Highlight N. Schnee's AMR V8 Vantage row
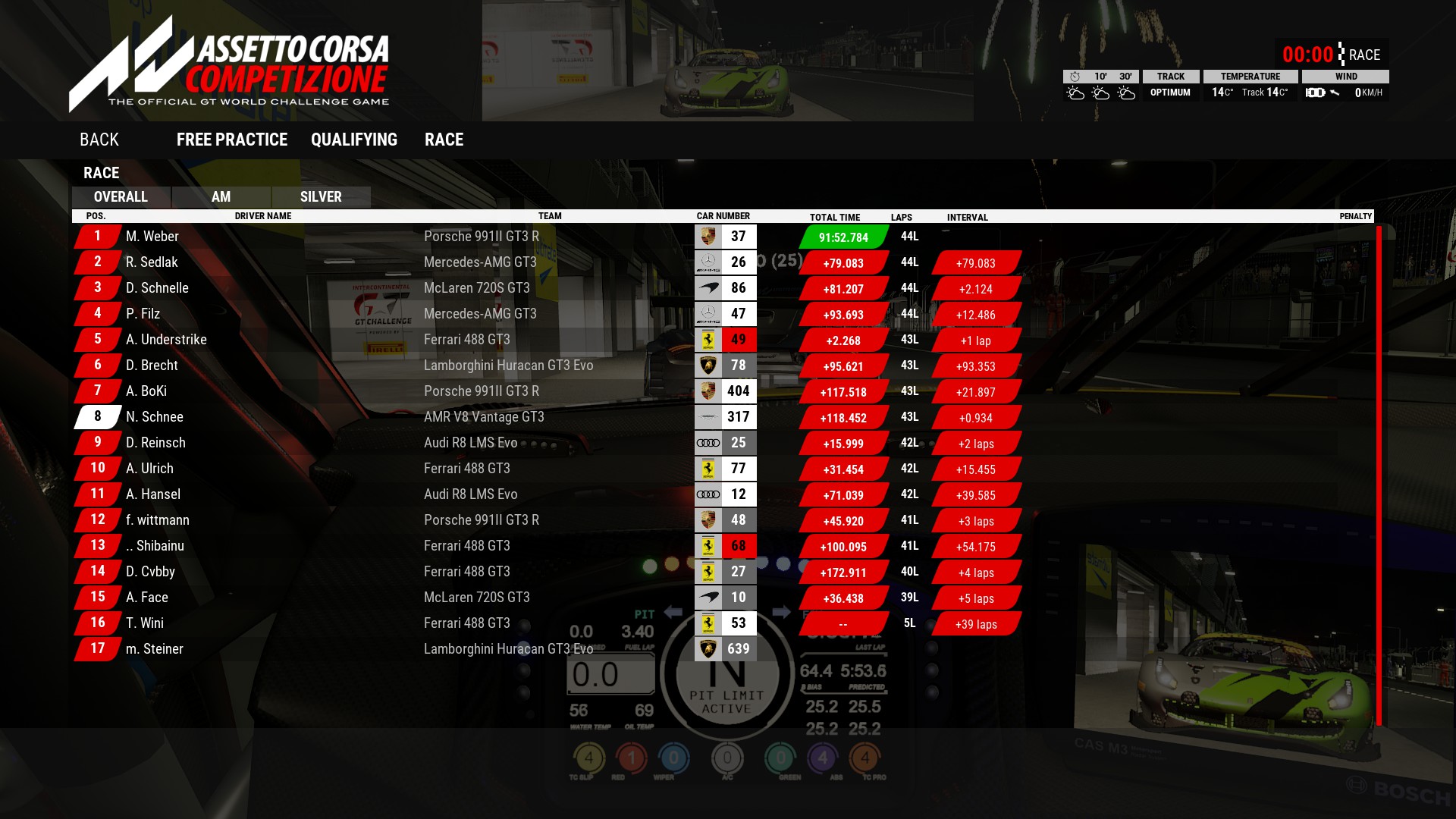 click(155, 417)
